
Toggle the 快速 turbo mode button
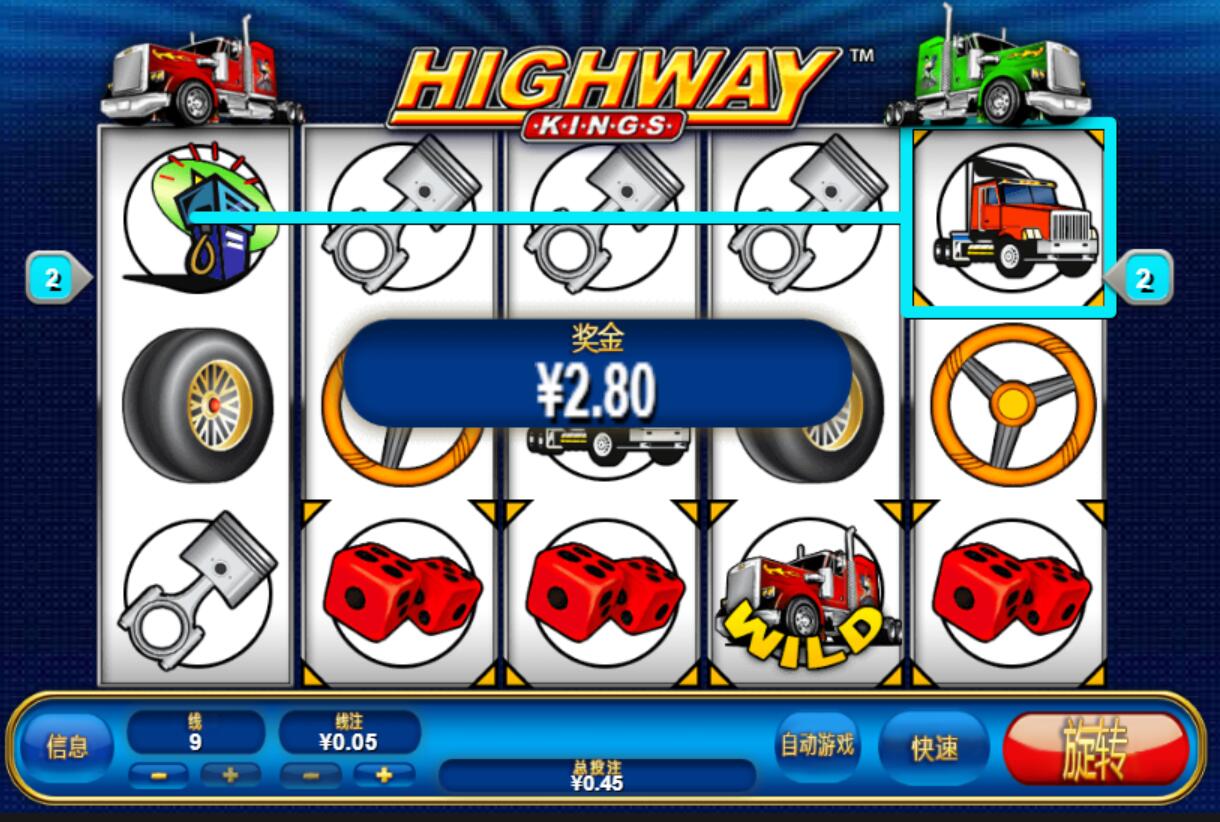click(934, 747)
